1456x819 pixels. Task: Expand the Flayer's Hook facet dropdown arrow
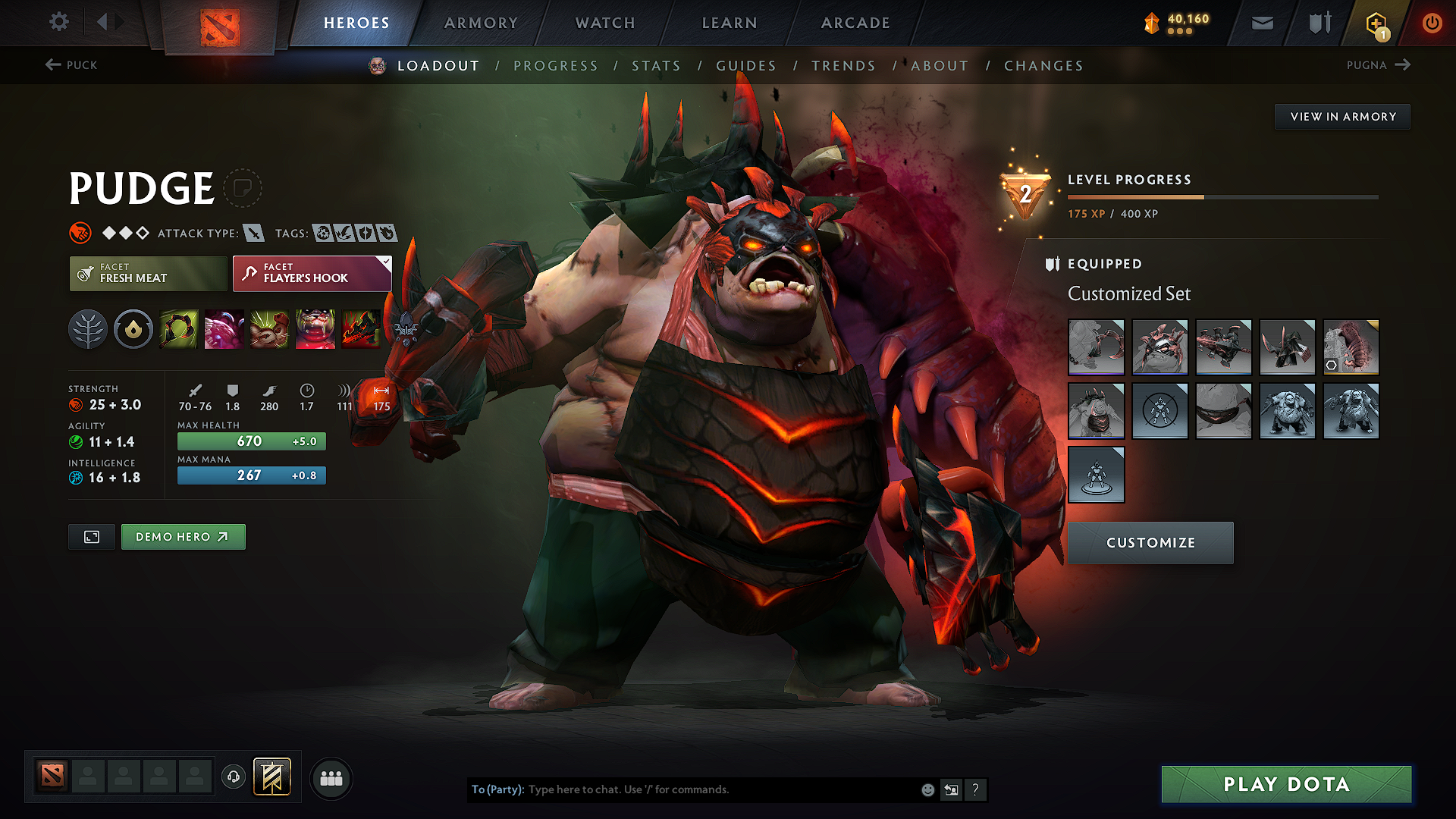tap(385, 264)
